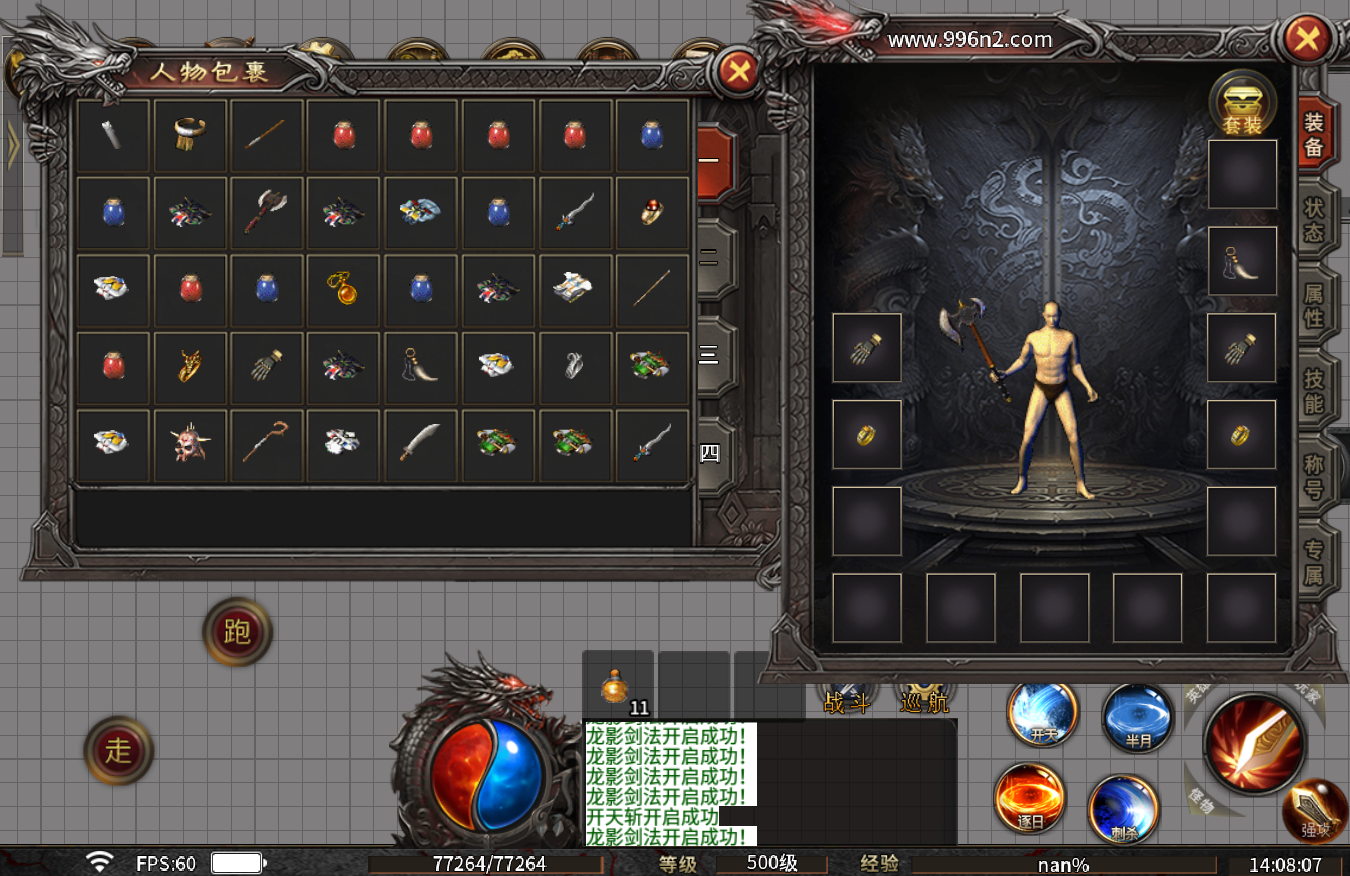Close the character bag window

pos(739,71)
